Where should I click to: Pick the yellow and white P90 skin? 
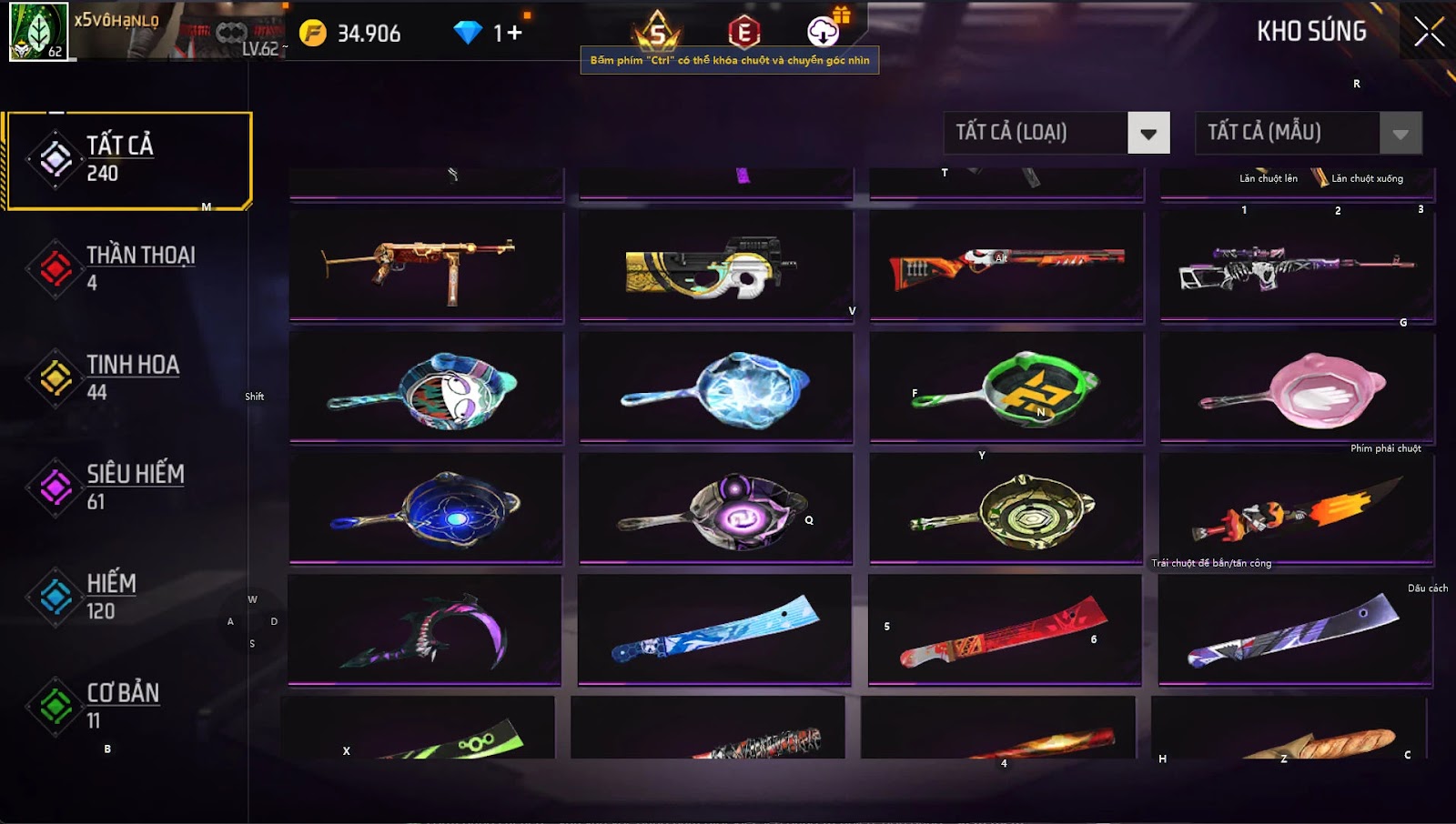[716, 266]
